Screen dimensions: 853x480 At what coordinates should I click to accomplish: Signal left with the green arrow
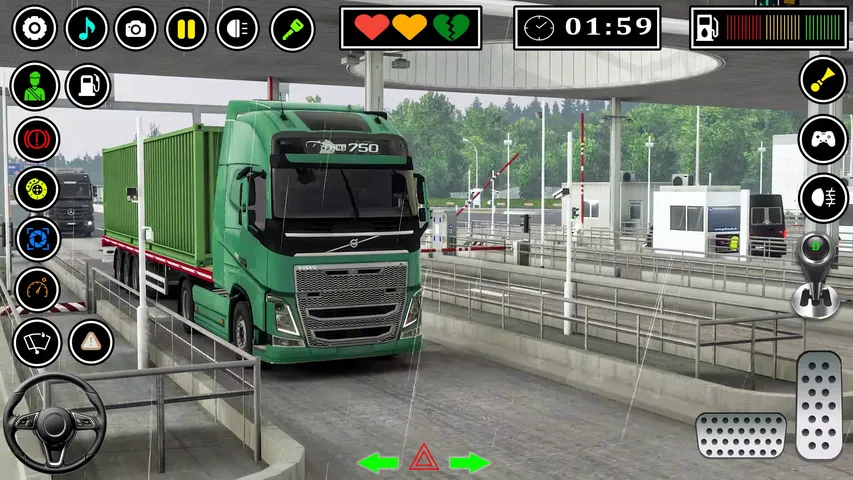378,462
